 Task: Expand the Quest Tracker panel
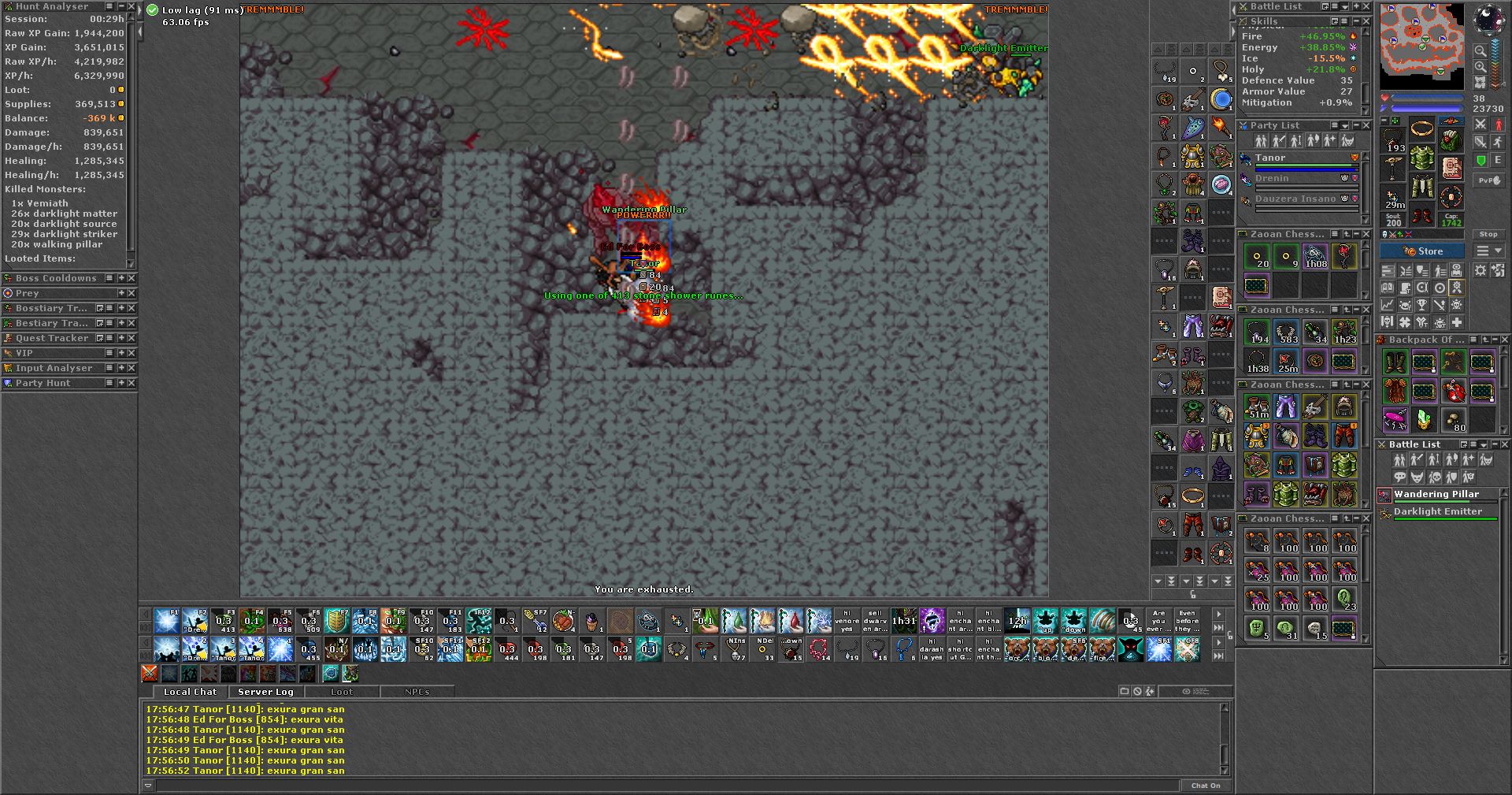tap(120, 338)
